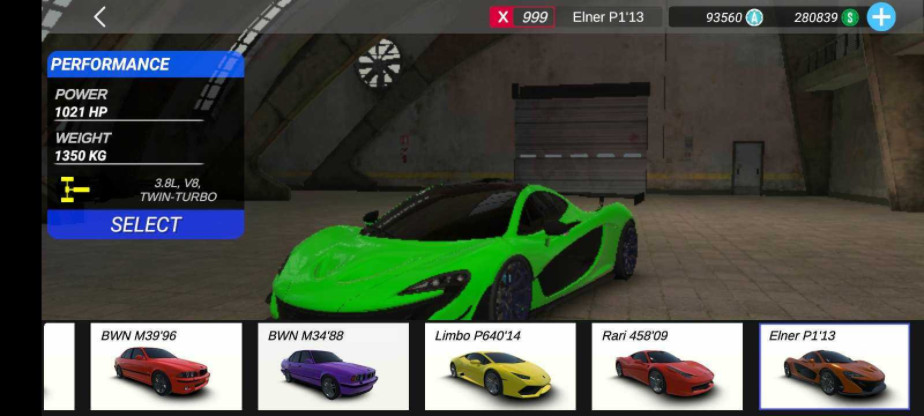Viewport: 924px width, 416px height.
Task: Choose the red Rari 458'09 thumbnail
Action: point(667,366)
